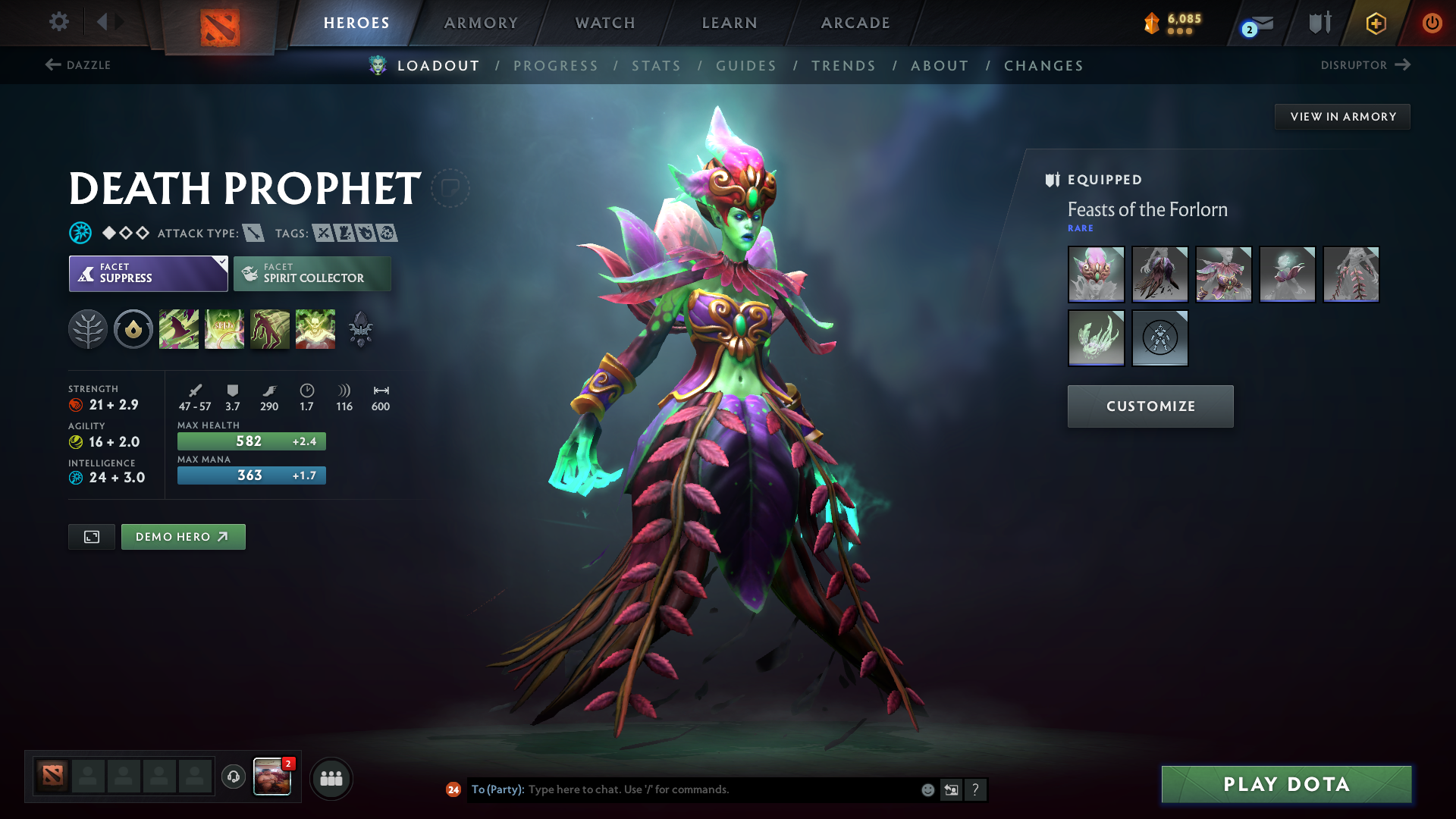Select the Crypt Swarm ability icon
Image resolution: width=1456 pixels, height=819 pixels.
179,328
